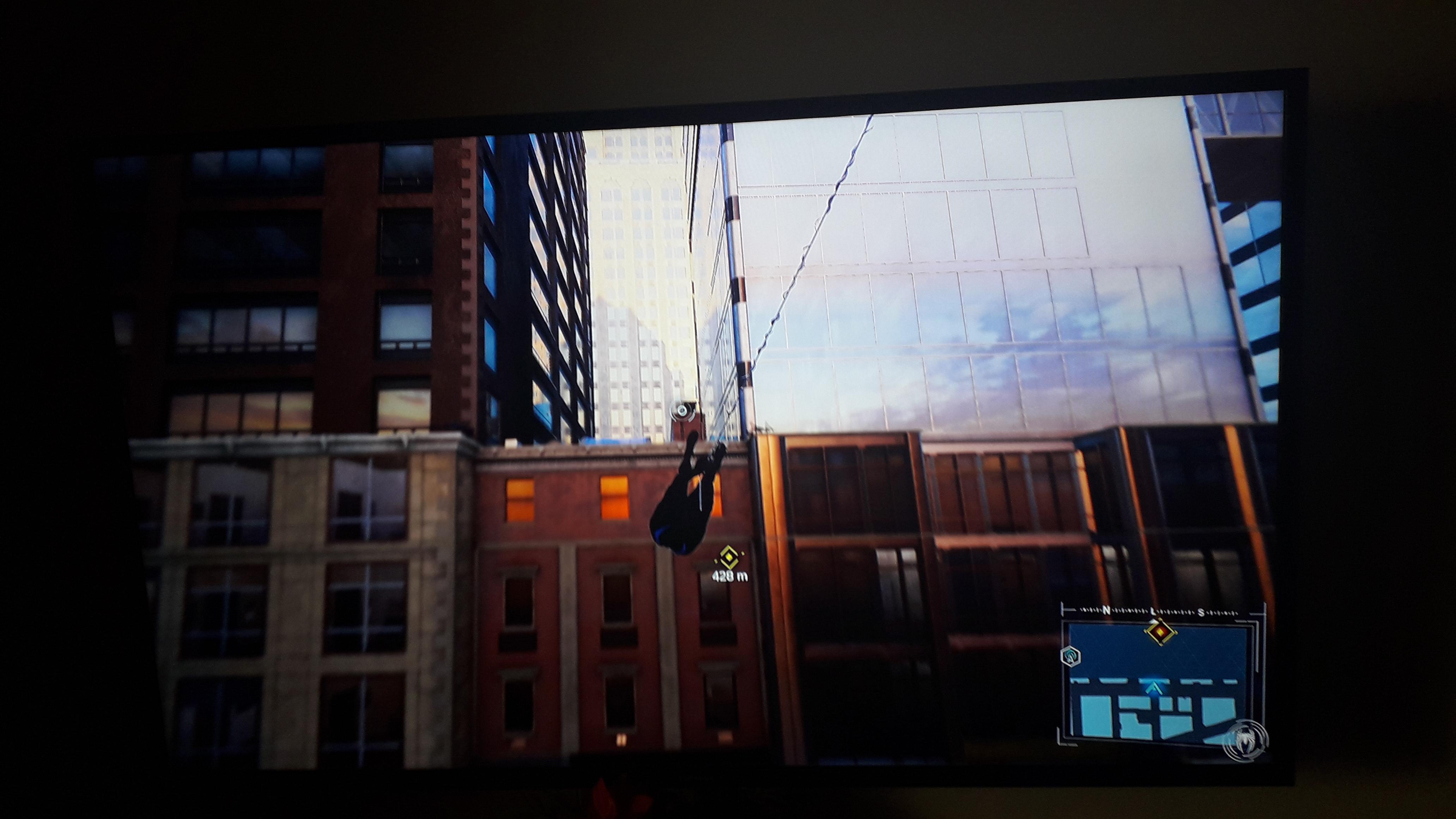Image resolution: width=1456 pixels, height=819 pixels.
Task: Click the objective marker shown on the minimap
Action: click(x=1160, y=632)
